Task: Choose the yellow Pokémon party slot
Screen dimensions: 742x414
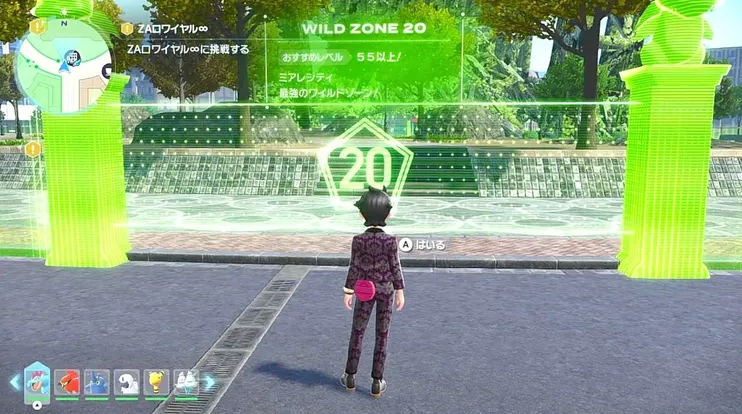Action: click(156, 381)
